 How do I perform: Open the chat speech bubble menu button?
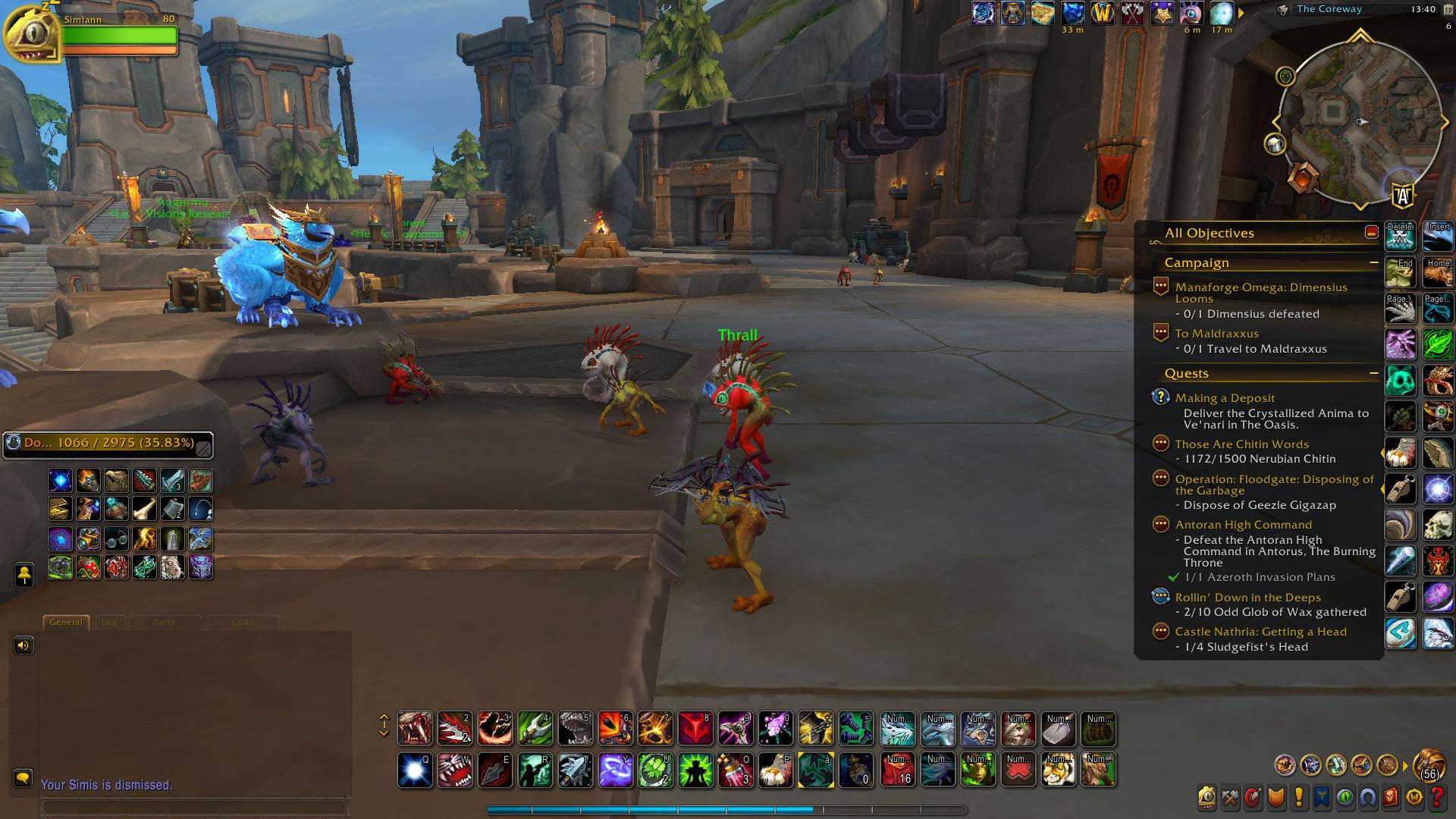pyautogui.click(x=23, y=778)
